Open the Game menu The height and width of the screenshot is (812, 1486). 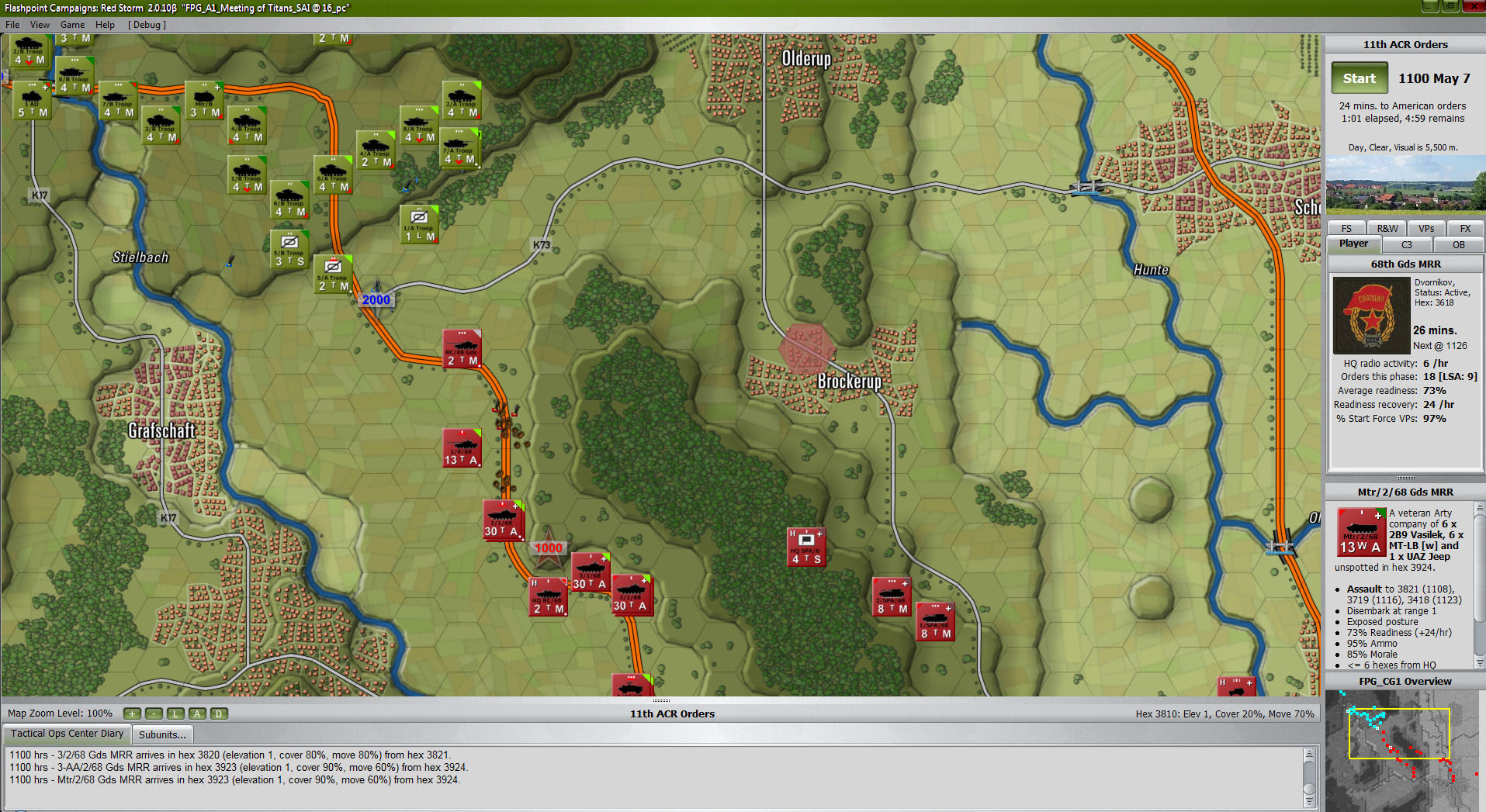point(72,24)
